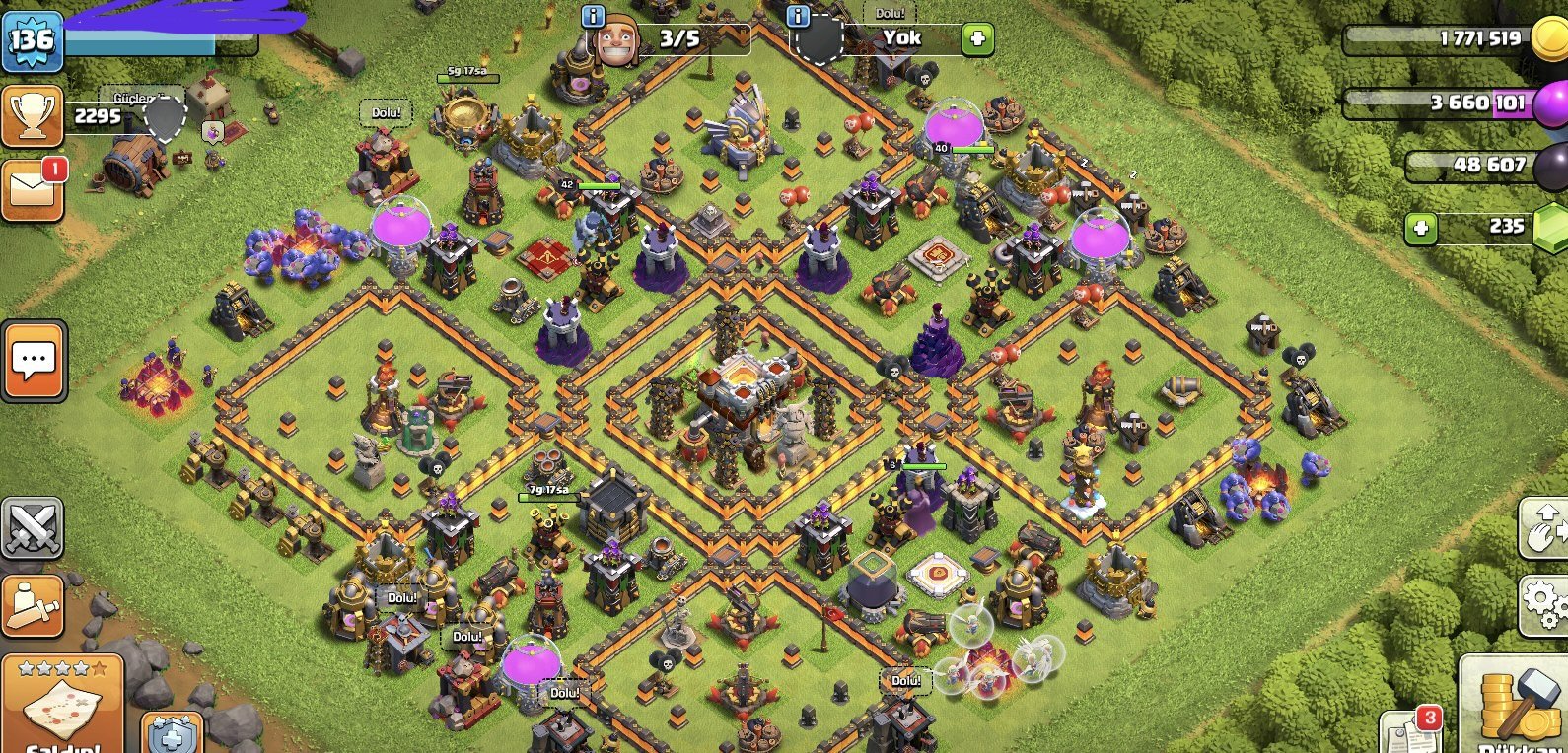Image resolution: width=1568 pixels, height=753 pixels.
Task: Open the chat speech bubble panel
Action: coord(34,361)
